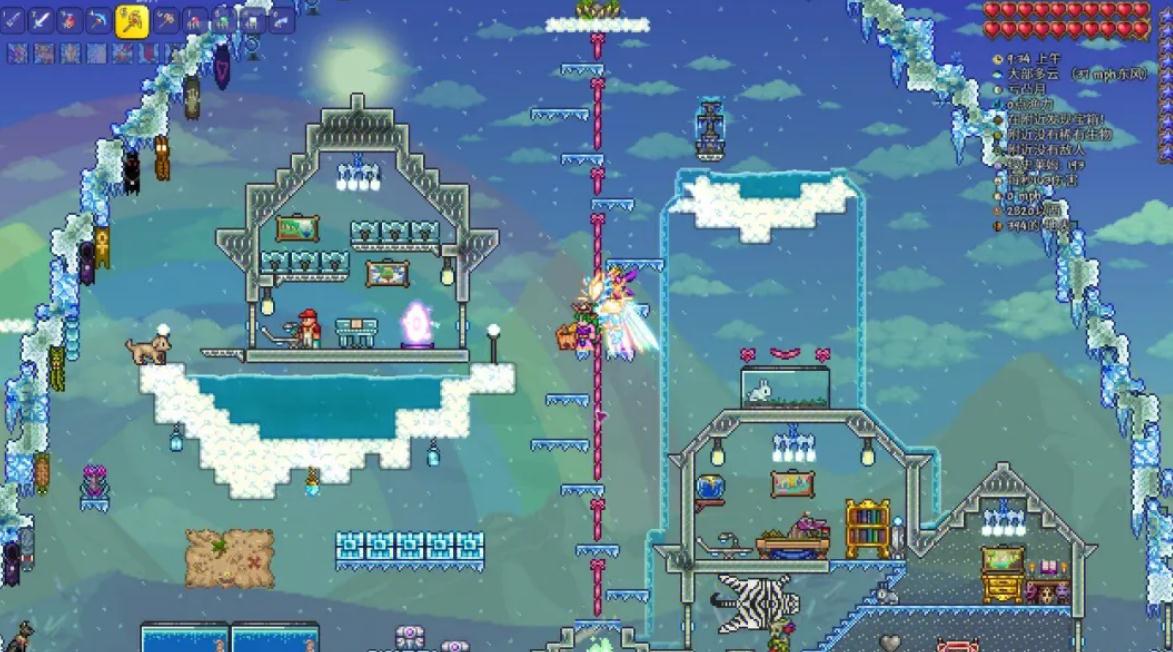The image size is (1173, 652).
Task: Pick the white jellyfish-like item in the hotbar
Action: [253, 20]
